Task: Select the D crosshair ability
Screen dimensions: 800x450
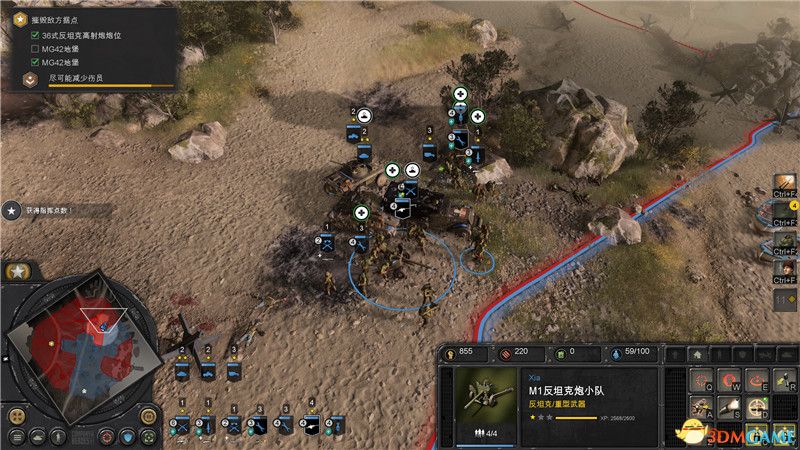Action: click(x=757, y=405)
